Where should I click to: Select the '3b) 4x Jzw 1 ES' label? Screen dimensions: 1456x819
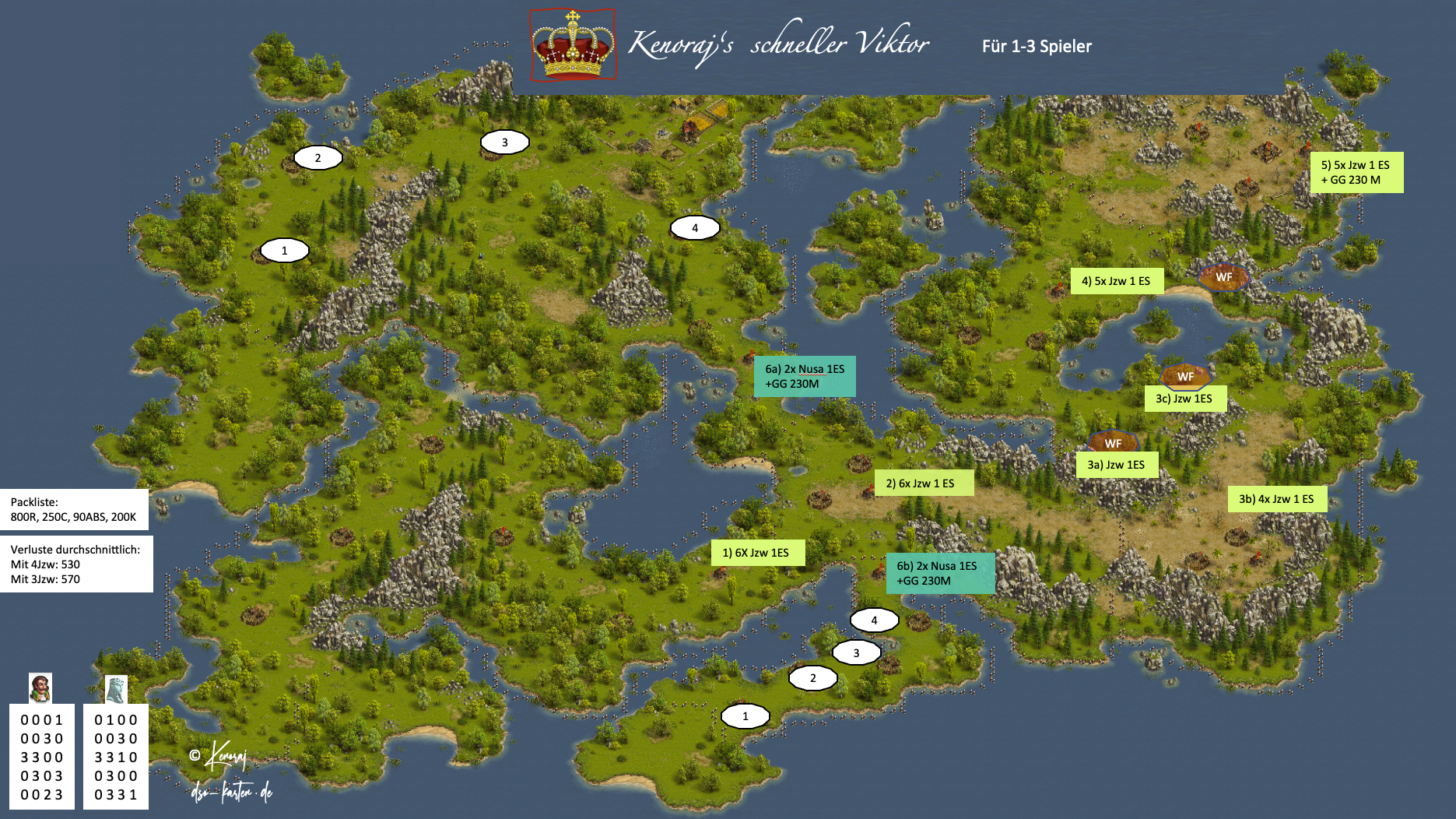coord(1276,499)
